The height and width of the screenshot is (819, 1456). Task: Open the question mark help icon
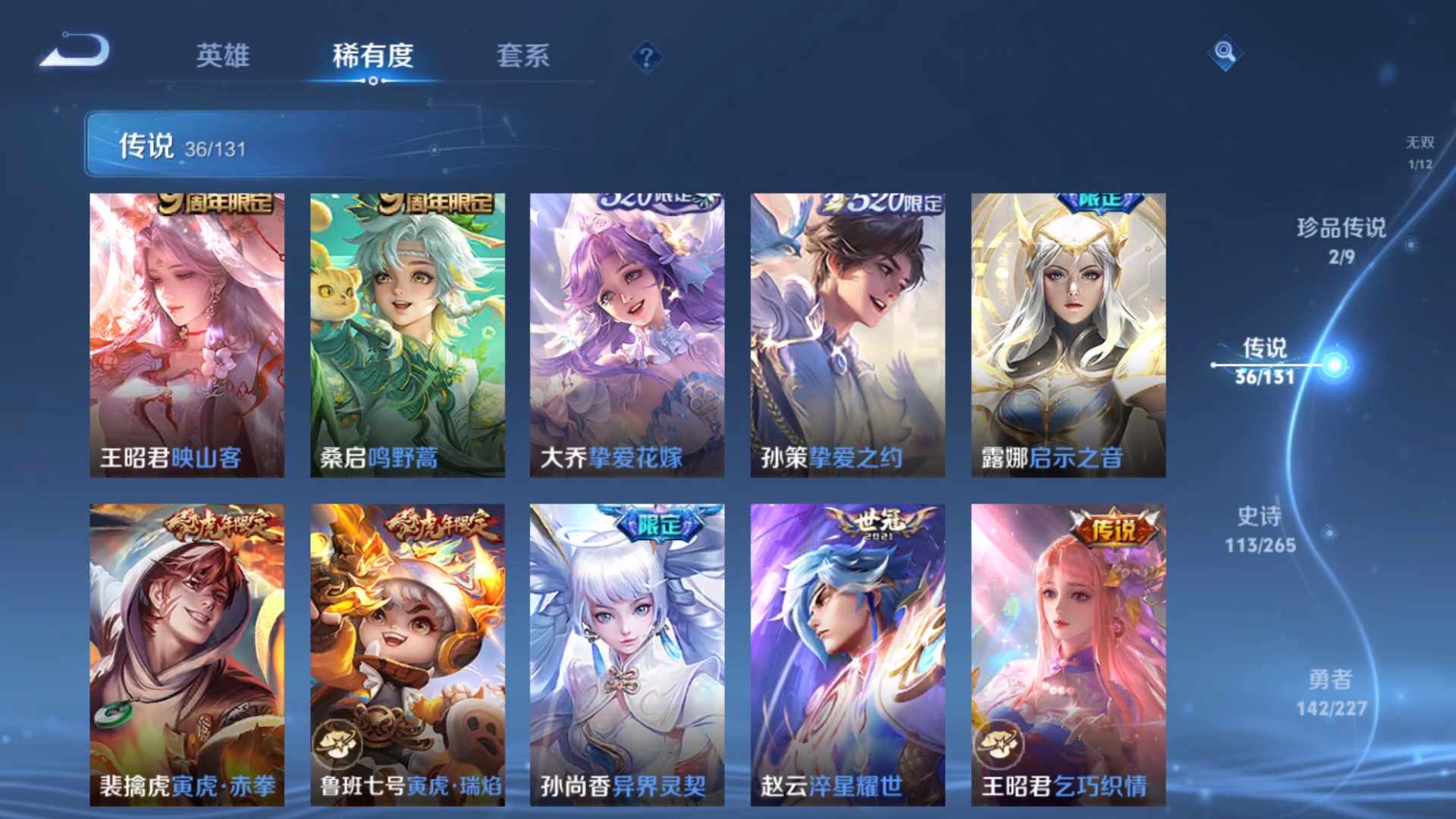pyautogui.click(x=646, y=57)
